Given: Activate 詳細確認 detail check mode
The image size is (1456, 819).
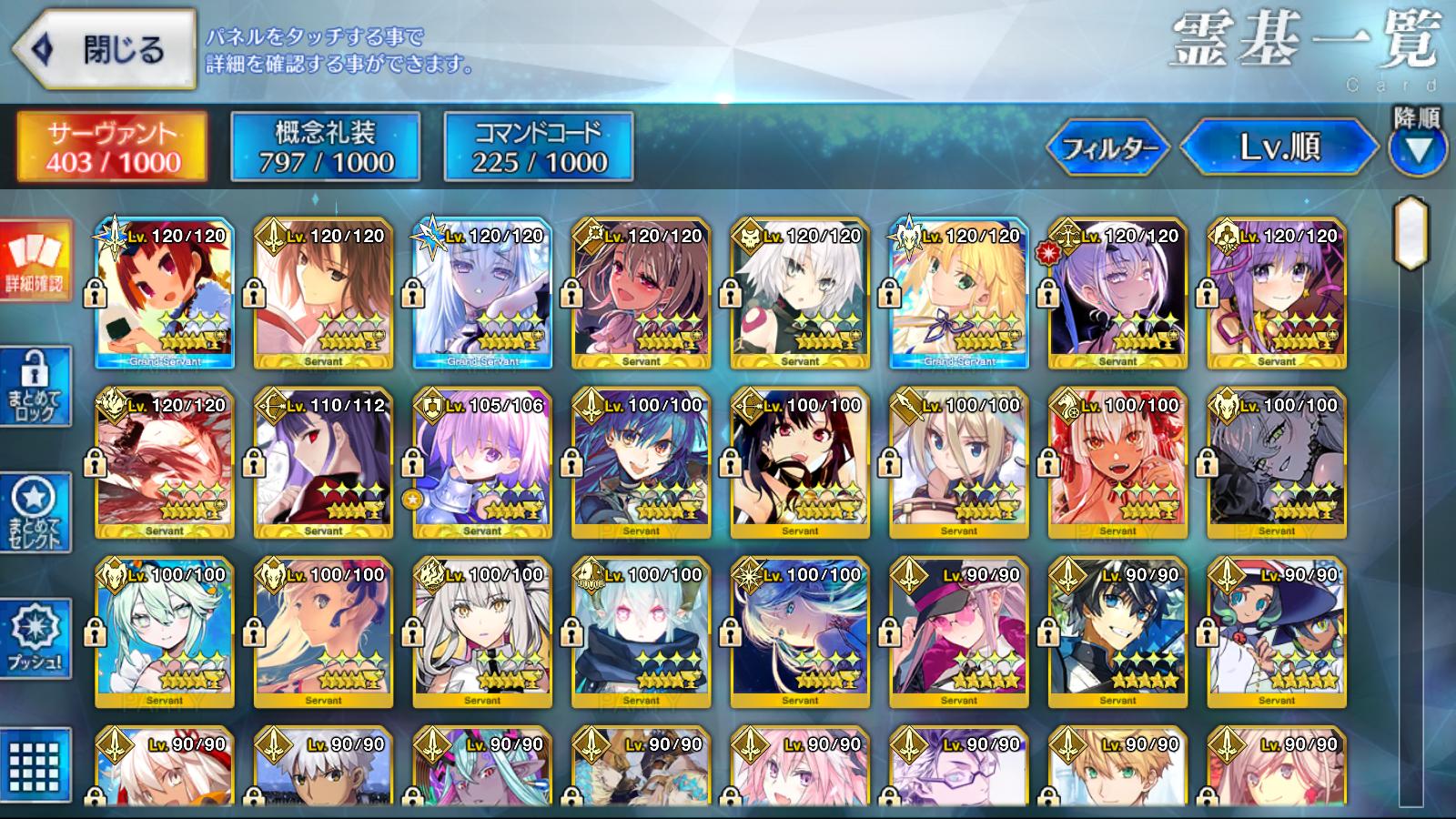Looking at the screenshot, I should click(35, 263).
